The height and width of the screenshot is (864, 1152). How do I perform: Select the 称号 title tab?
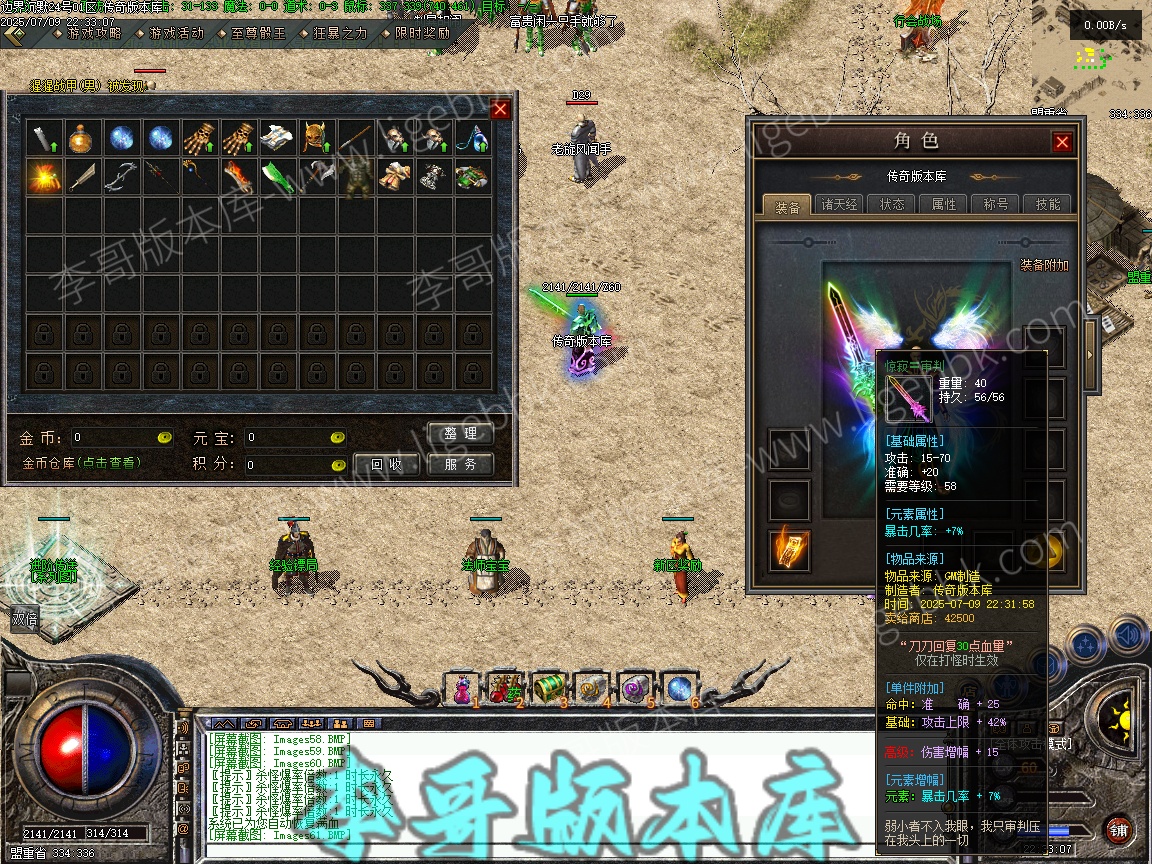pos(996,205)
